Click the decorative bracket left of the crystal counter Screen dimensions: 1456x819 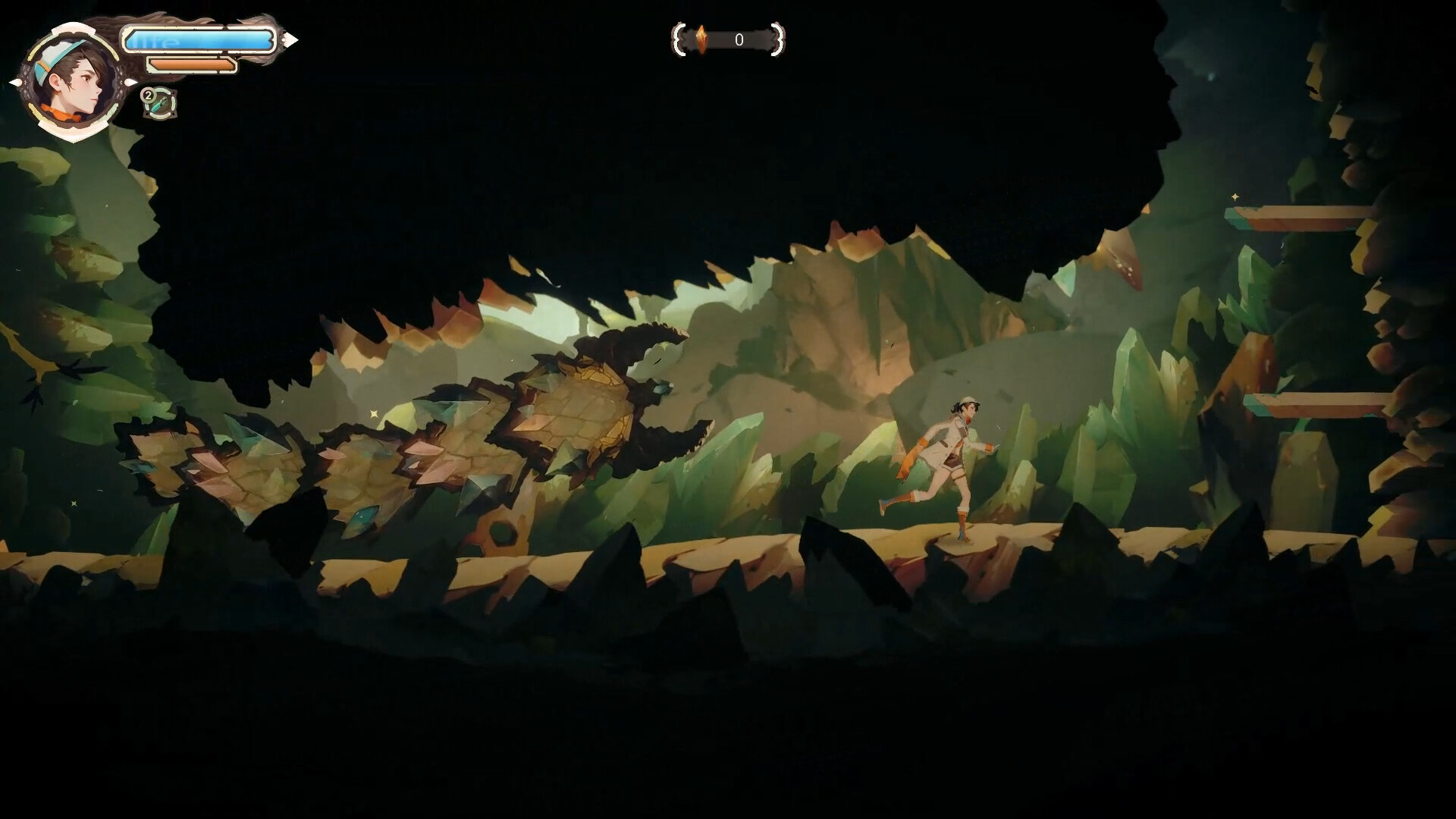coord(679,40)
